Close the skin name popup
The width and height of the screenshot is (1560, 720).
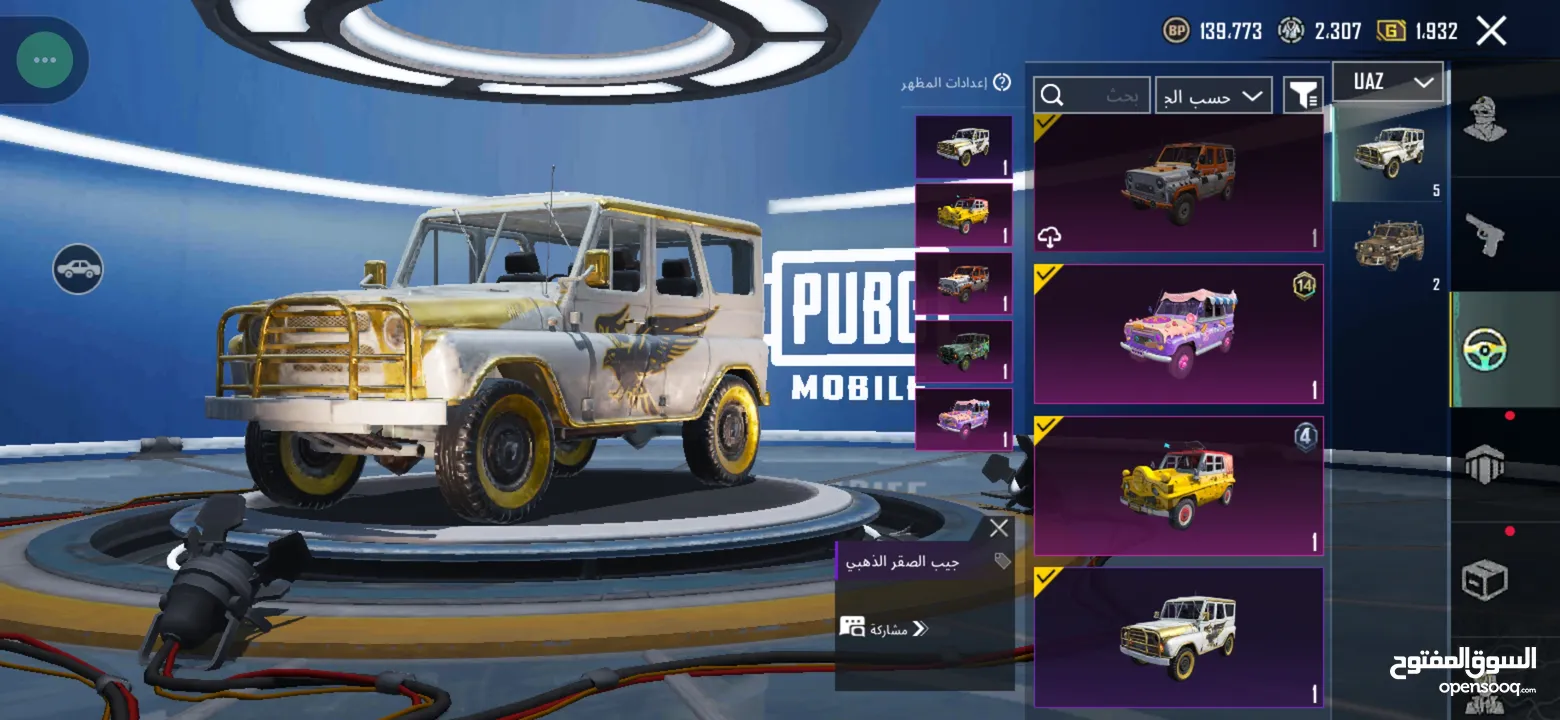(x=998, y=528)
